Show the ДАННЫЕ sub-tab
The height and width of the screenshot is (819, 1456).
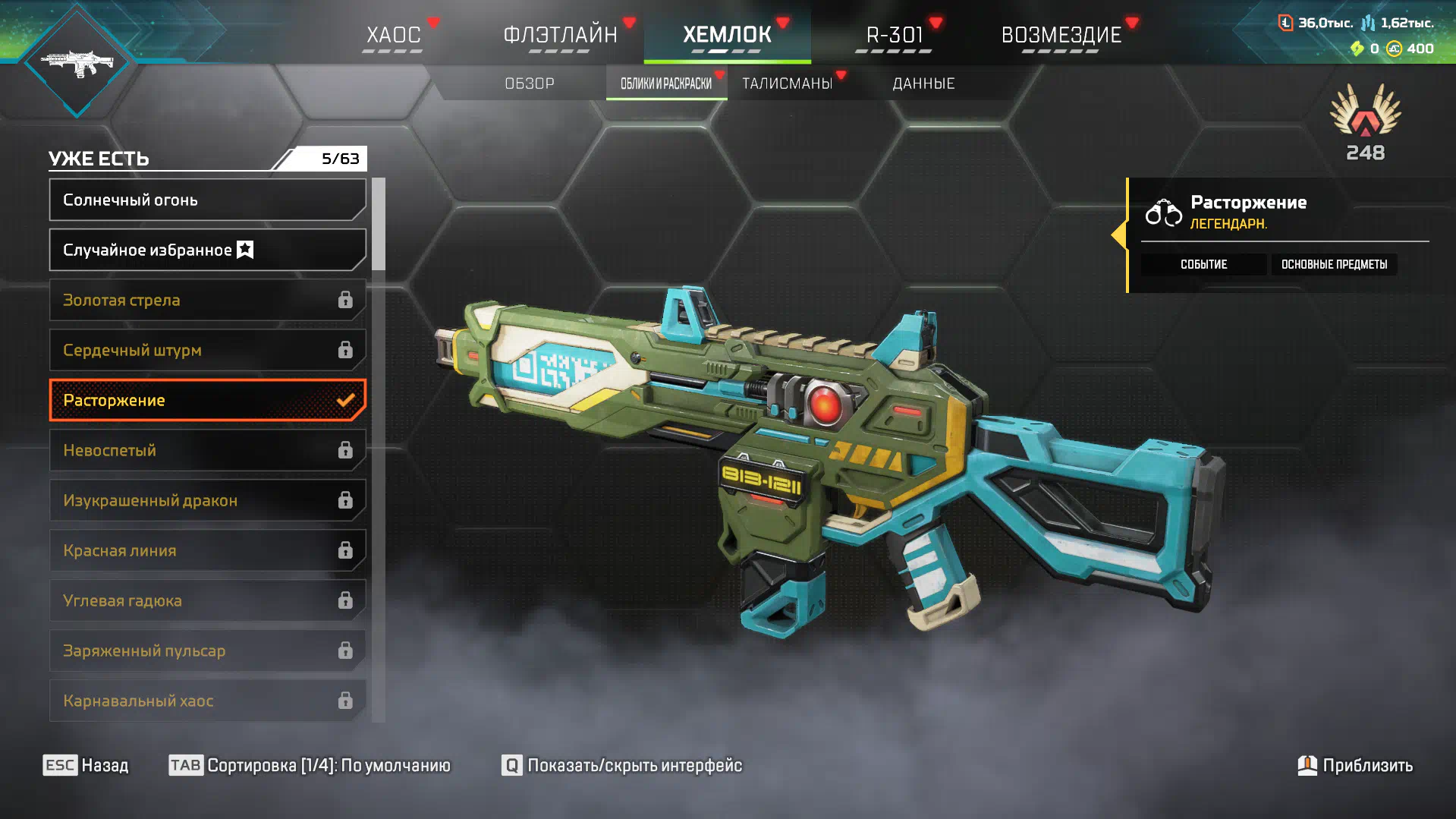(923, 83)
